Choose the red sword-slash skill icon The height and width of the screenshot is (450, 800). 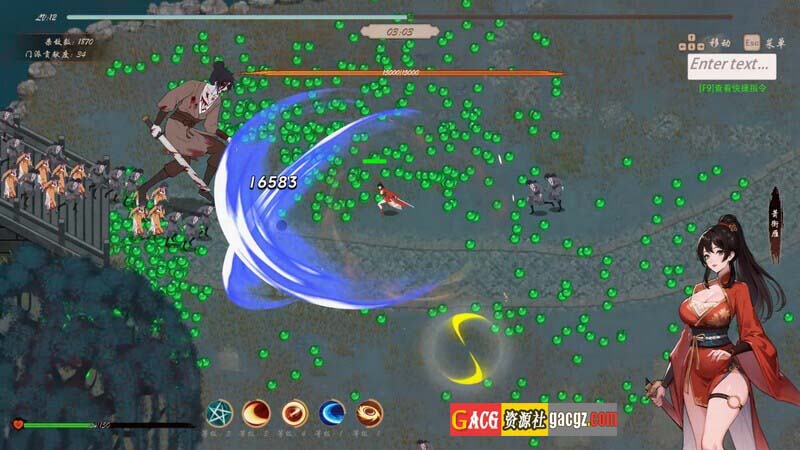click(x=295, y=412)
